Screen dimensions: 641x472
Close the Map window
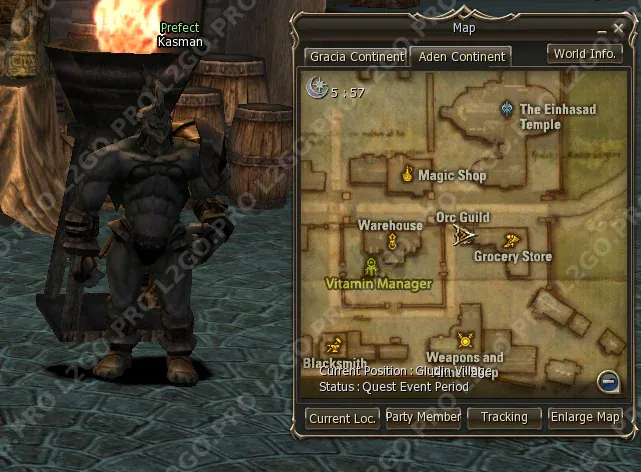[x=619, y=30]
